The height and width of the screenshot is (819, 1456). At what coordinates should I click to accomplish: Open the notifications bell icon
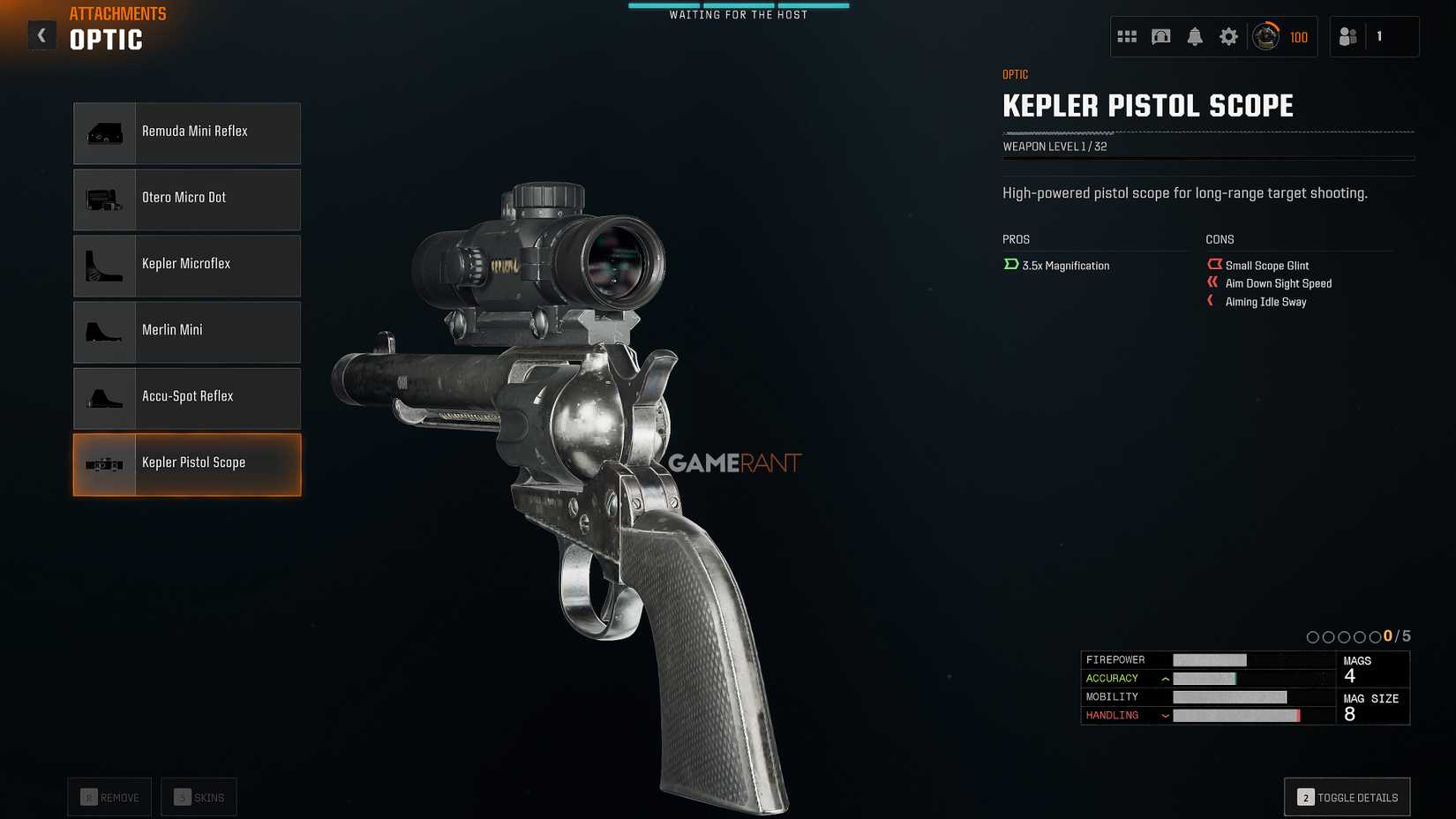(x=1195, y=36)
